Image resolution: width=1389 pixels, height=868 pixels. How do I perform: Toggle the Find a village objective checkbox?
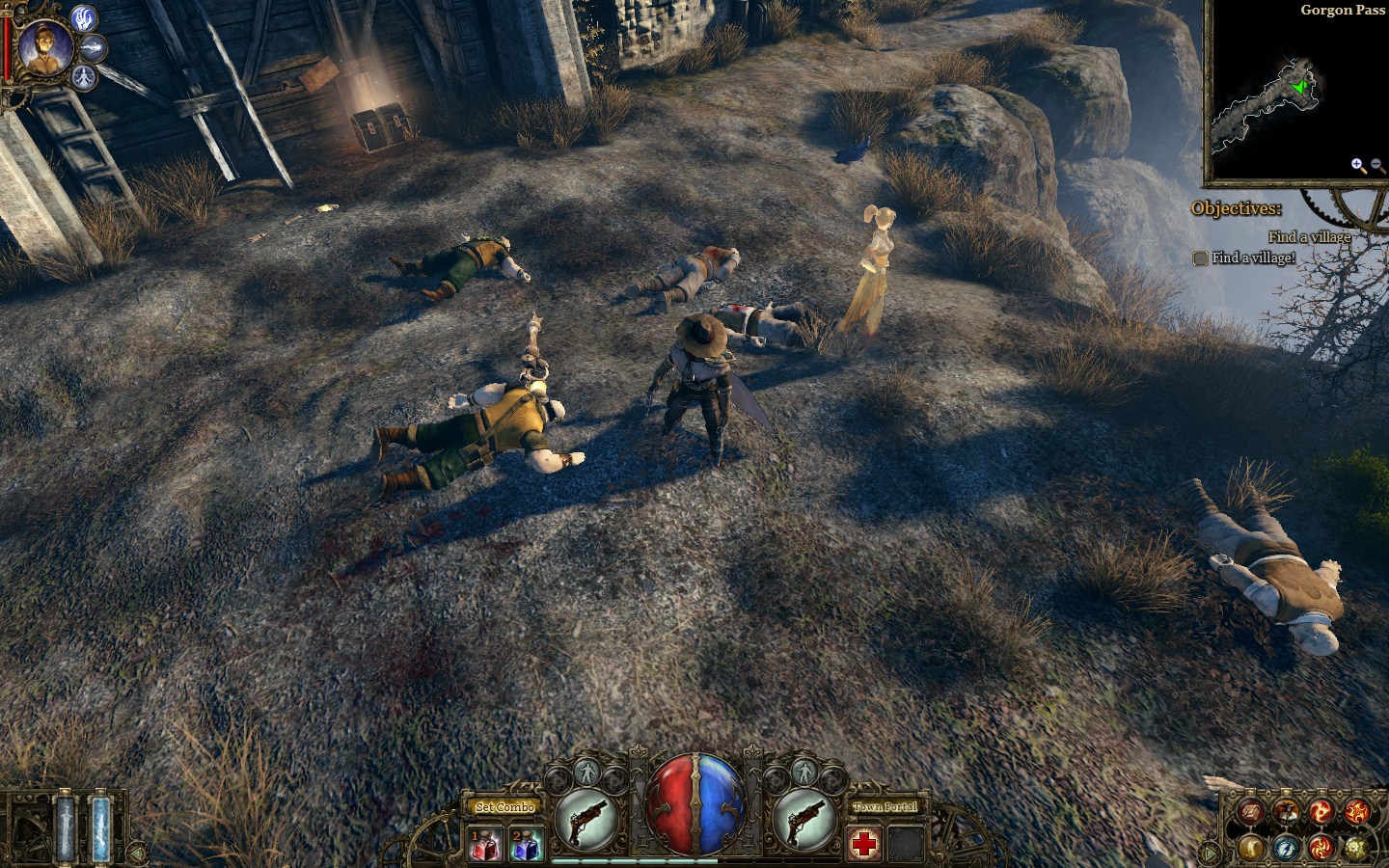pyautogui.click(x=1200, y=258)
